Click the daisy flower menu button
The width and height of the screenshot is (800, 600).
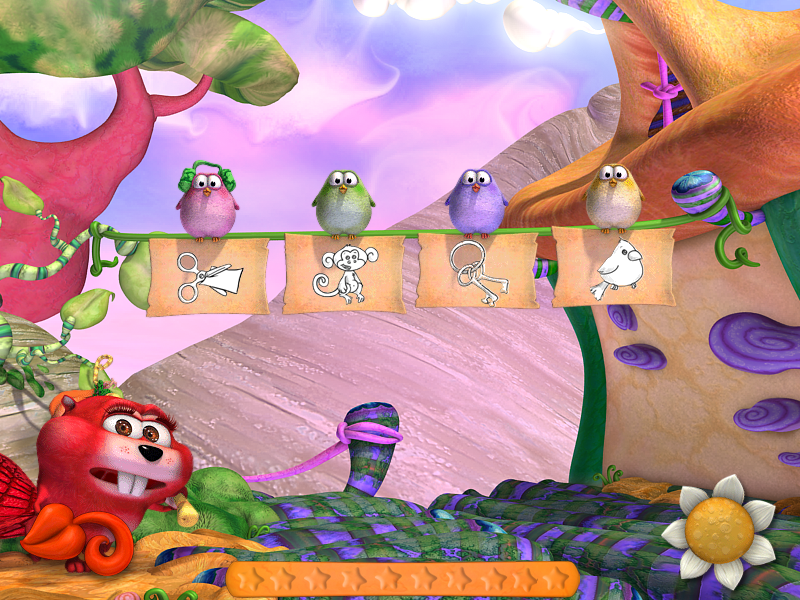point(719,529)
